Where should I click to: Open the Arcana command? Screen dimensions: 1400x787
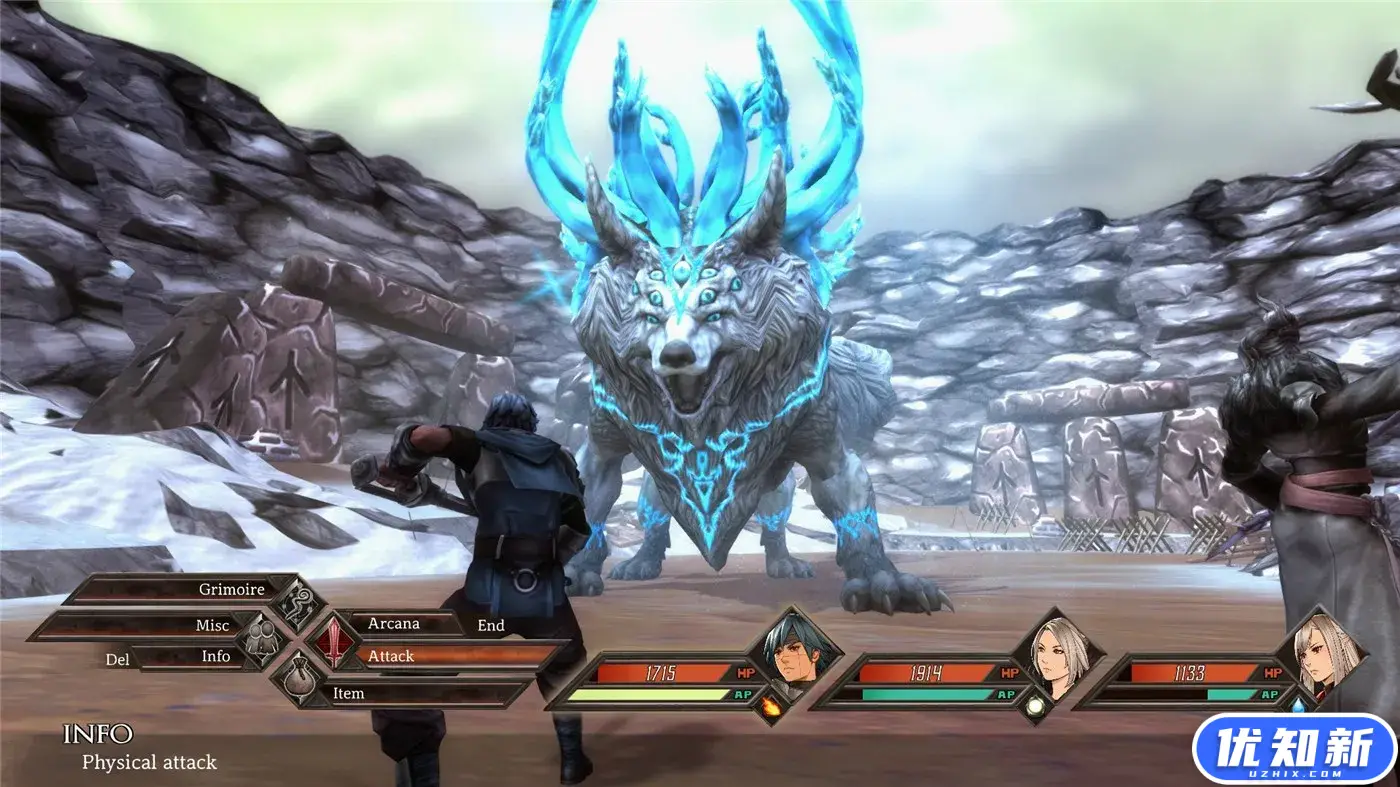(394, 623)
